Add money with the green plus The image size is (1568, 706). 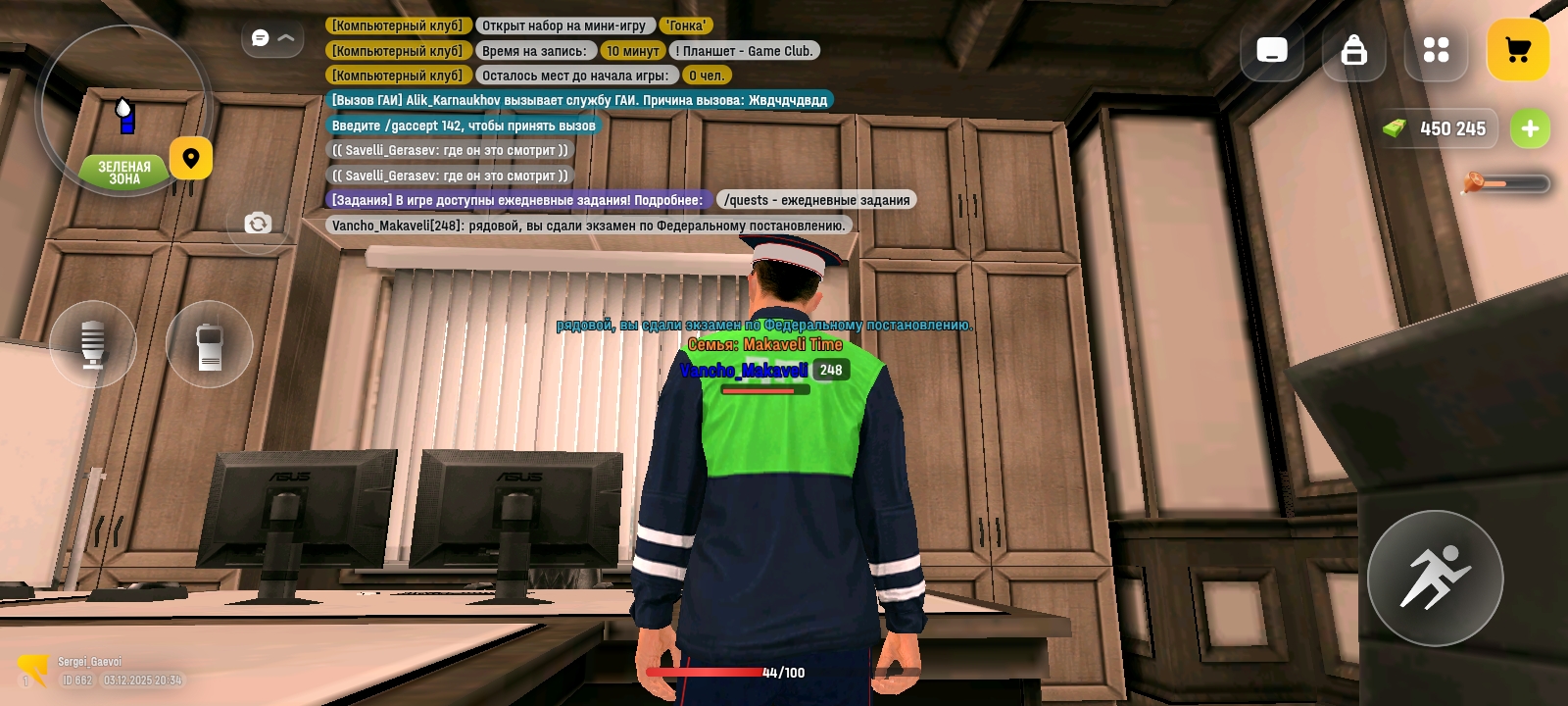tap(1529, 128)
